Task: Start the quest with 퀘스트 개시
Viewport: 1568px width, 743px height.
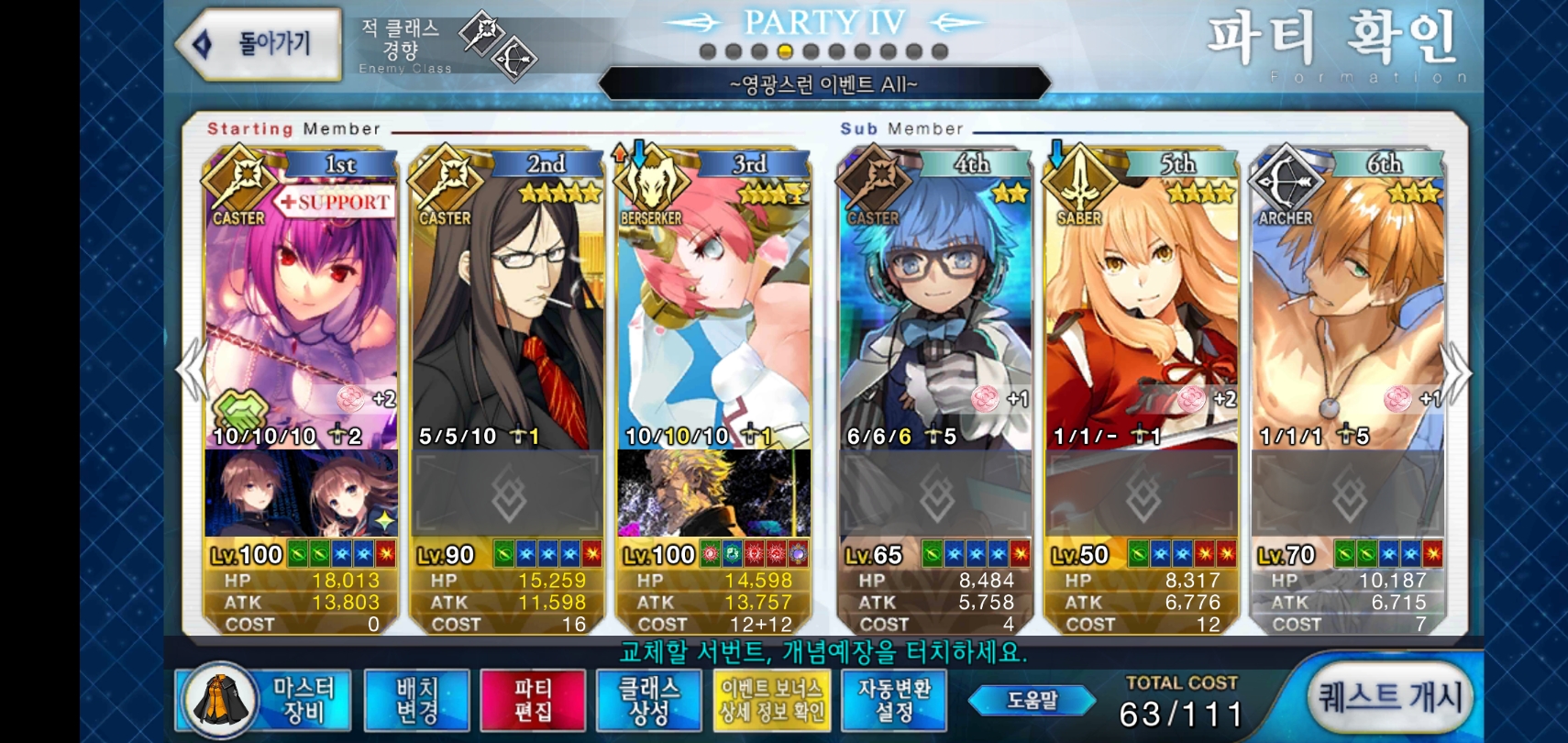Action: click(x=1389, y=698)
